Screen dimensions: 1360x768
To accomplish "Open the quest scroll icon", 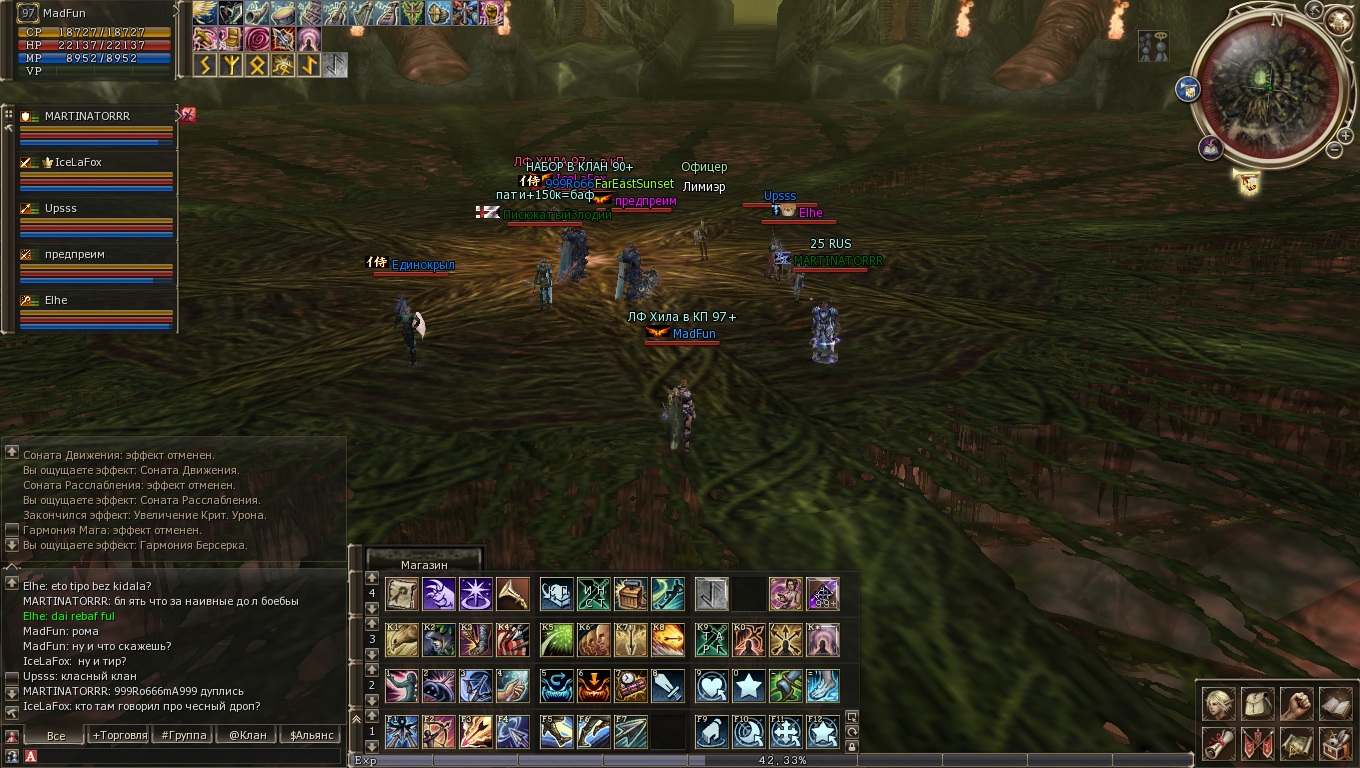I will point(1217,743).
